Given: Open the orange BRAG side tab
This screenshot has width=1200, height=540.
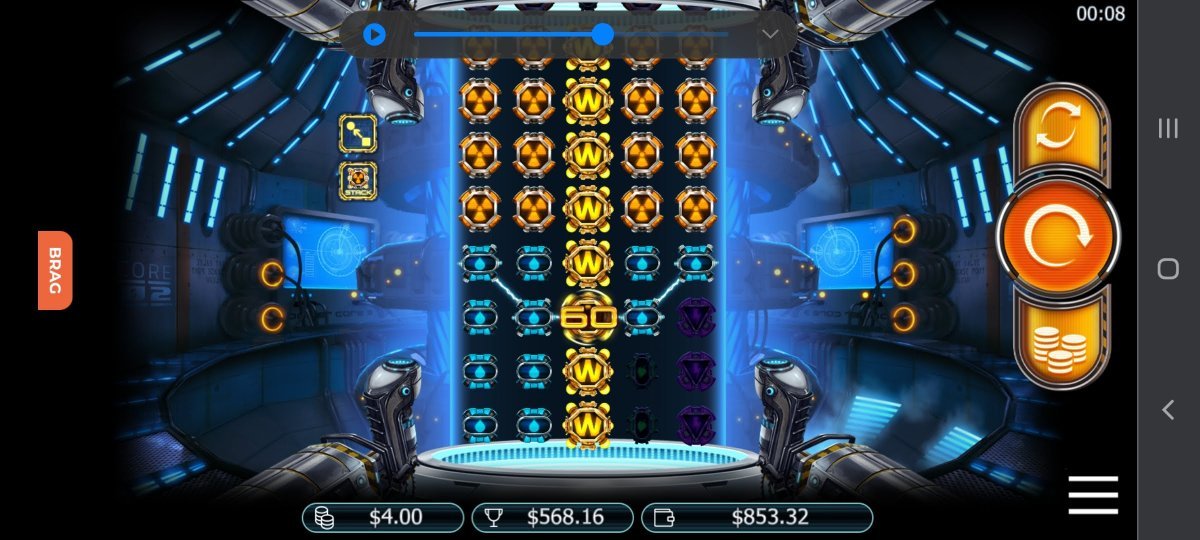Looking at the screenshot, I should [x=55, y=270].
